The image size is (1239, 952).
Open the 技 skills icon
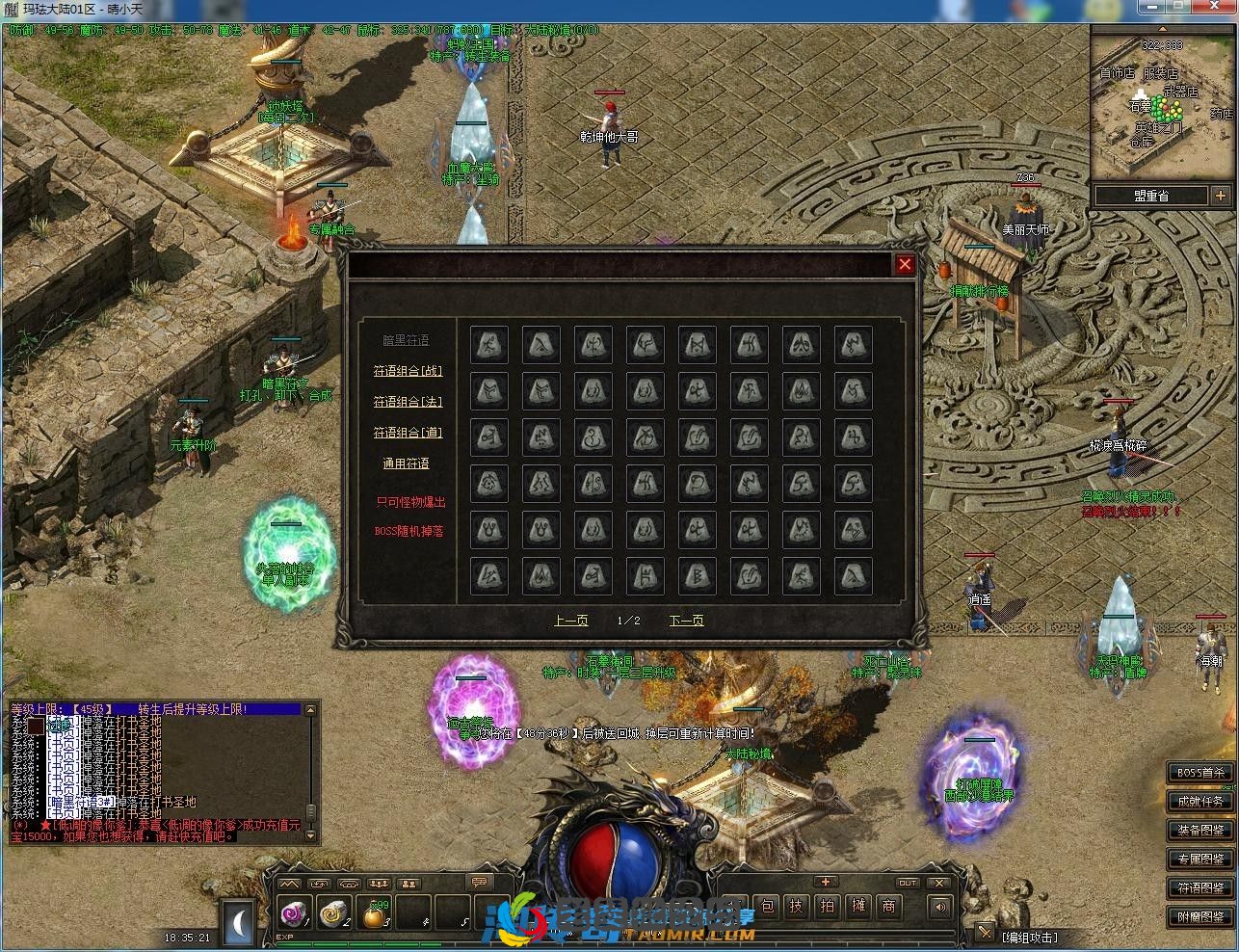pyautogui.click(x=799, y=906)
